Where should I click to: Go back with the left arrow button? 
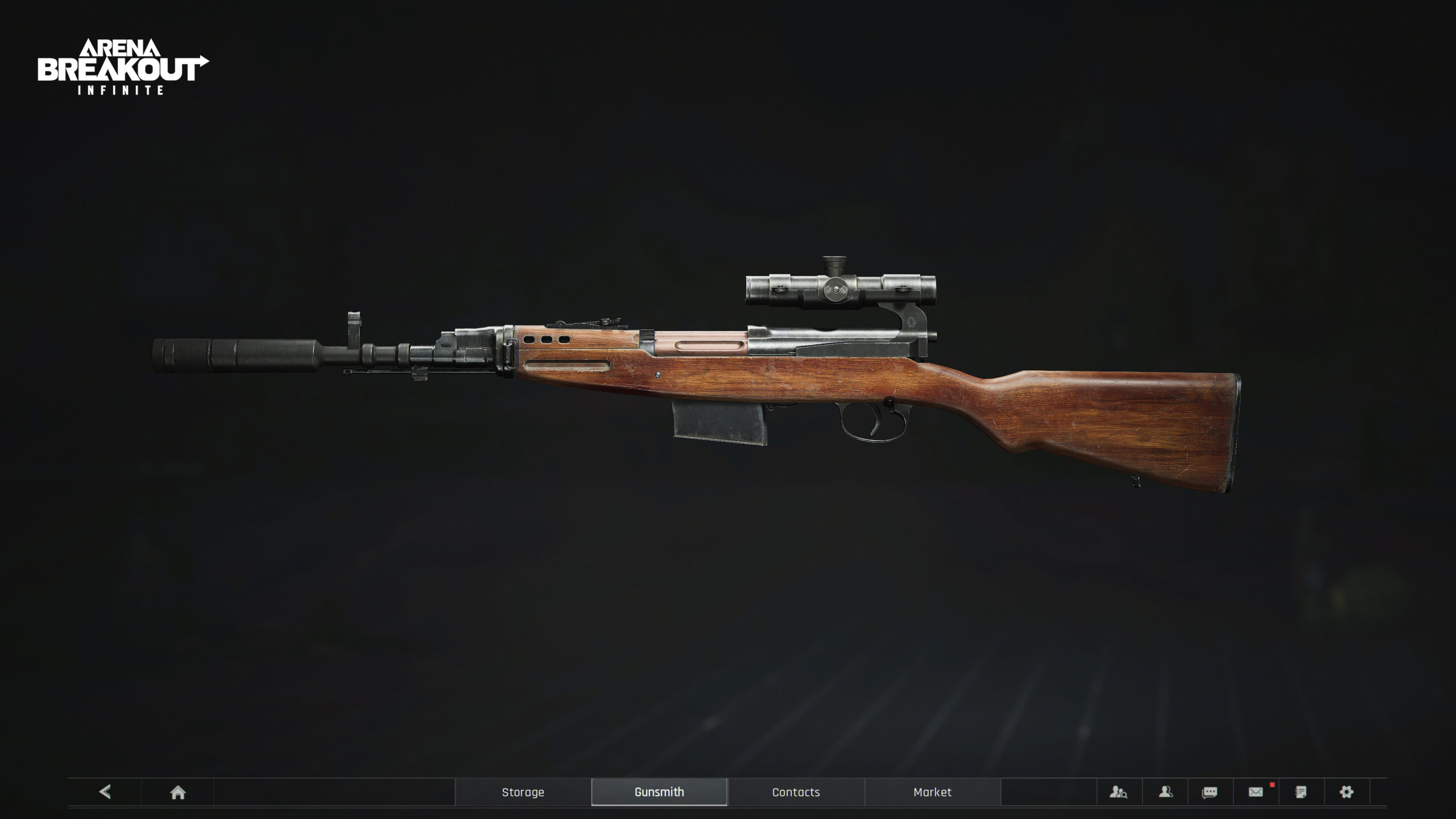click(x=105, y=792)
